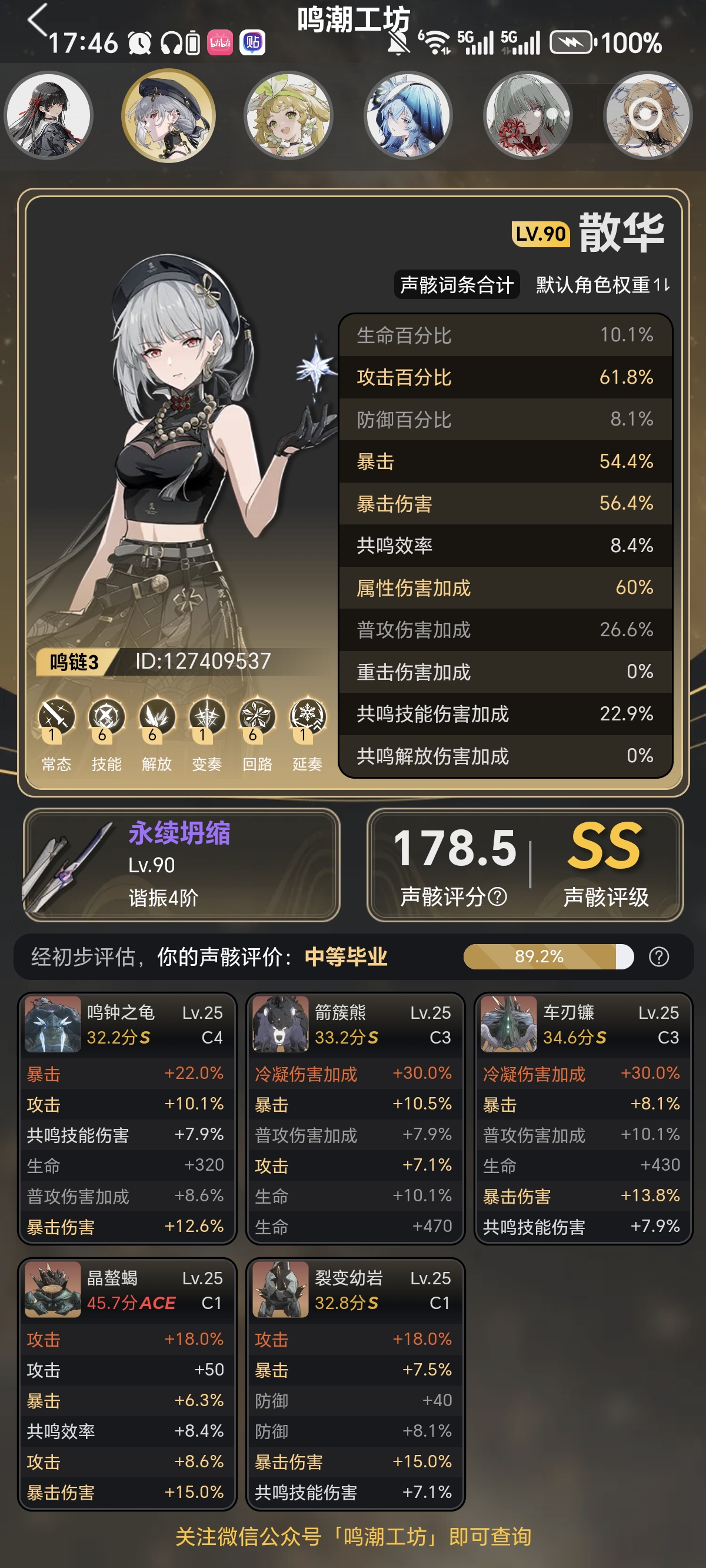The height and width of the screenshot is (1568, 706).
Task: Open the 声骸词条合计 tab
Action: coord(457,285)
